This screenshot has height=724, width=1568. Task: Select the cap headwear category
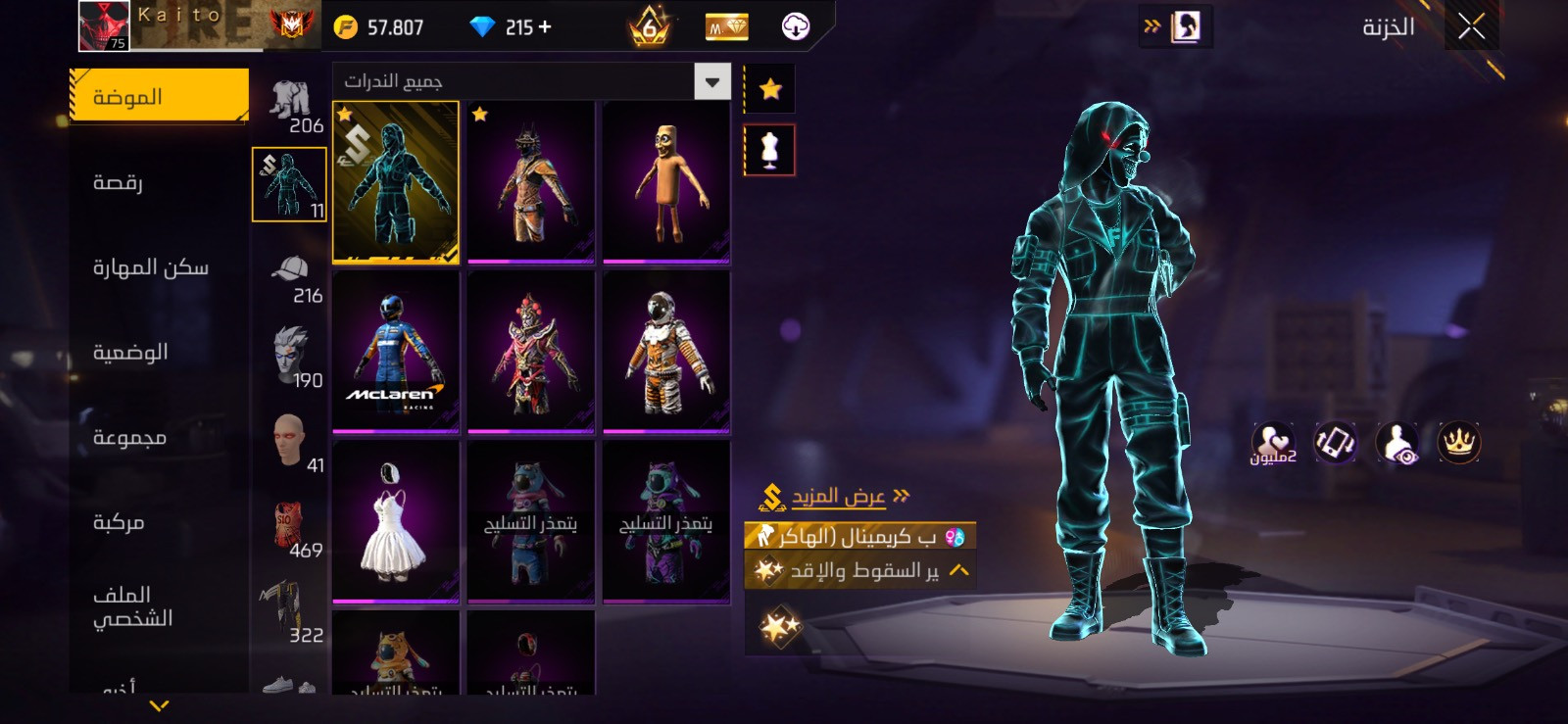click(290, 277)
